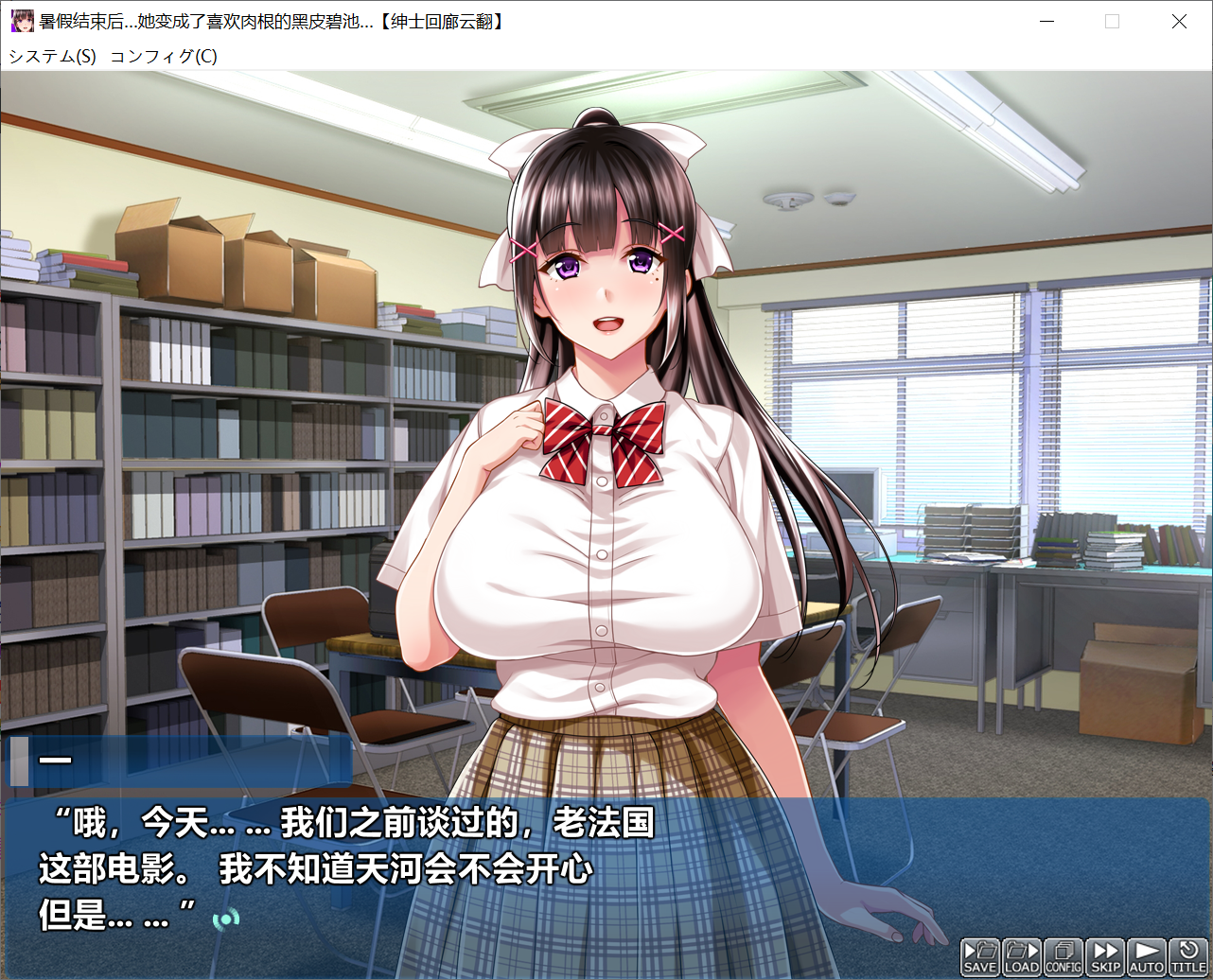Click the gray marker on the name plate
Screen dimensions: 1213x980
point(17,761)
